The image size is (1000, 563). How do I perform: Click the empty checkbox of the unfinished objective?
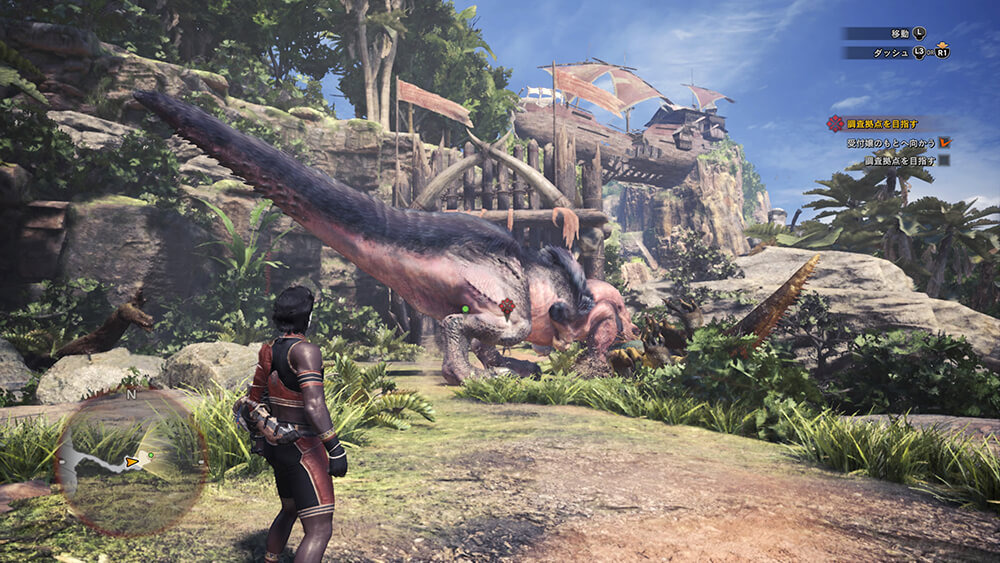(x=943, y=160)
